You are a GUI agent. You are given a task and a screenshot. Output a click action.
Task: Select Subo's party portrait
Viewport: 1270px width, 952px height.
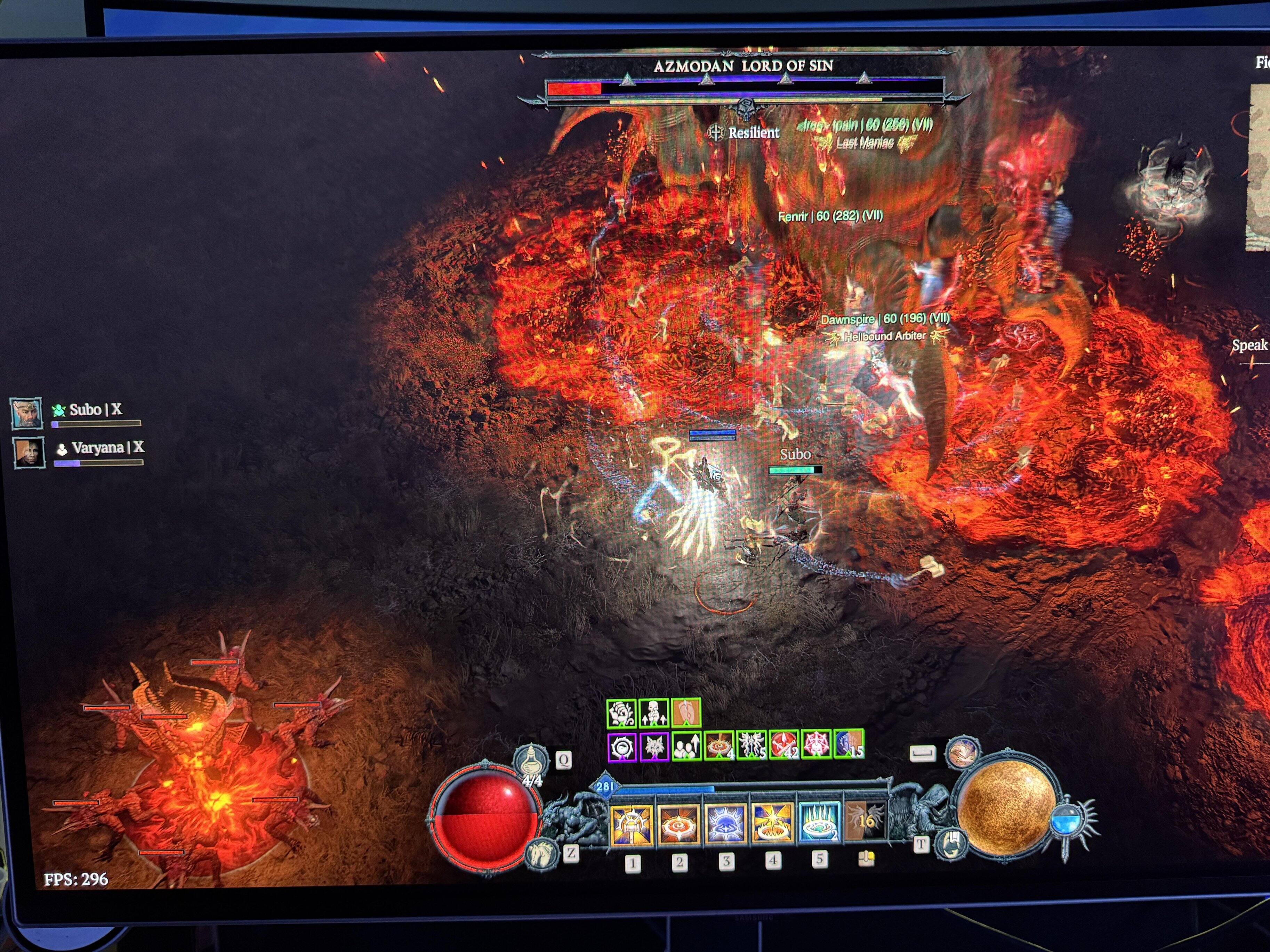26,413
